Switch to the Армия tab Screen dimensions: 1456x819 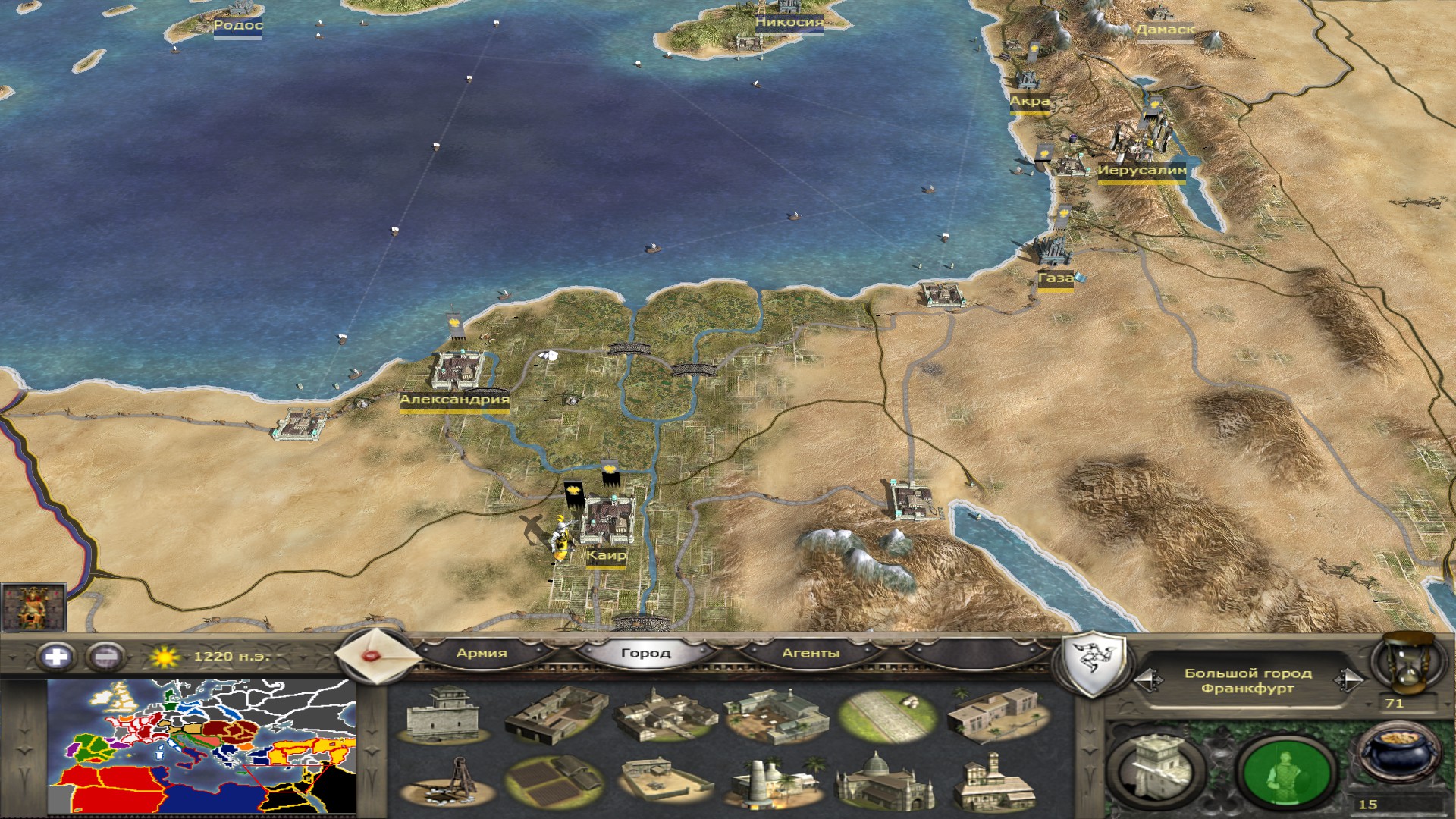(x=482, y=653)
